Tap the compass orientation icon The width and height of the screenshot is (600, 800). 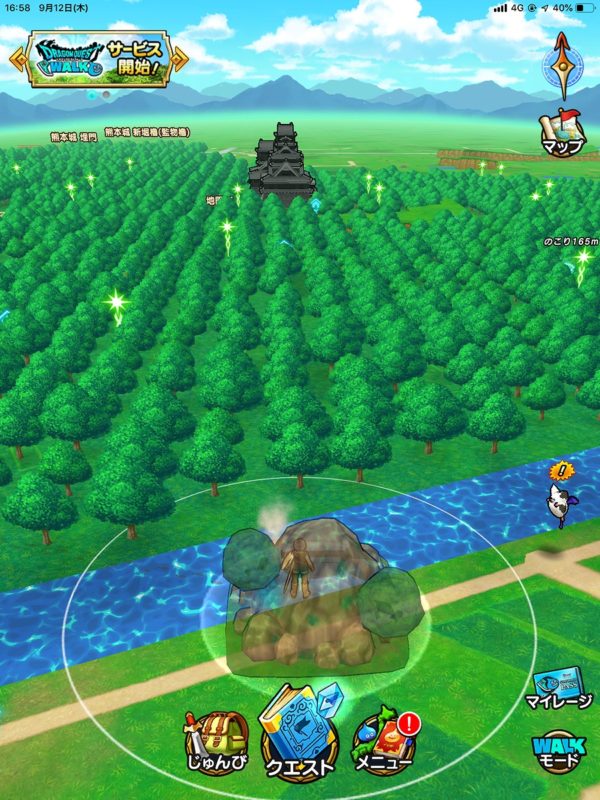[562, 62]
